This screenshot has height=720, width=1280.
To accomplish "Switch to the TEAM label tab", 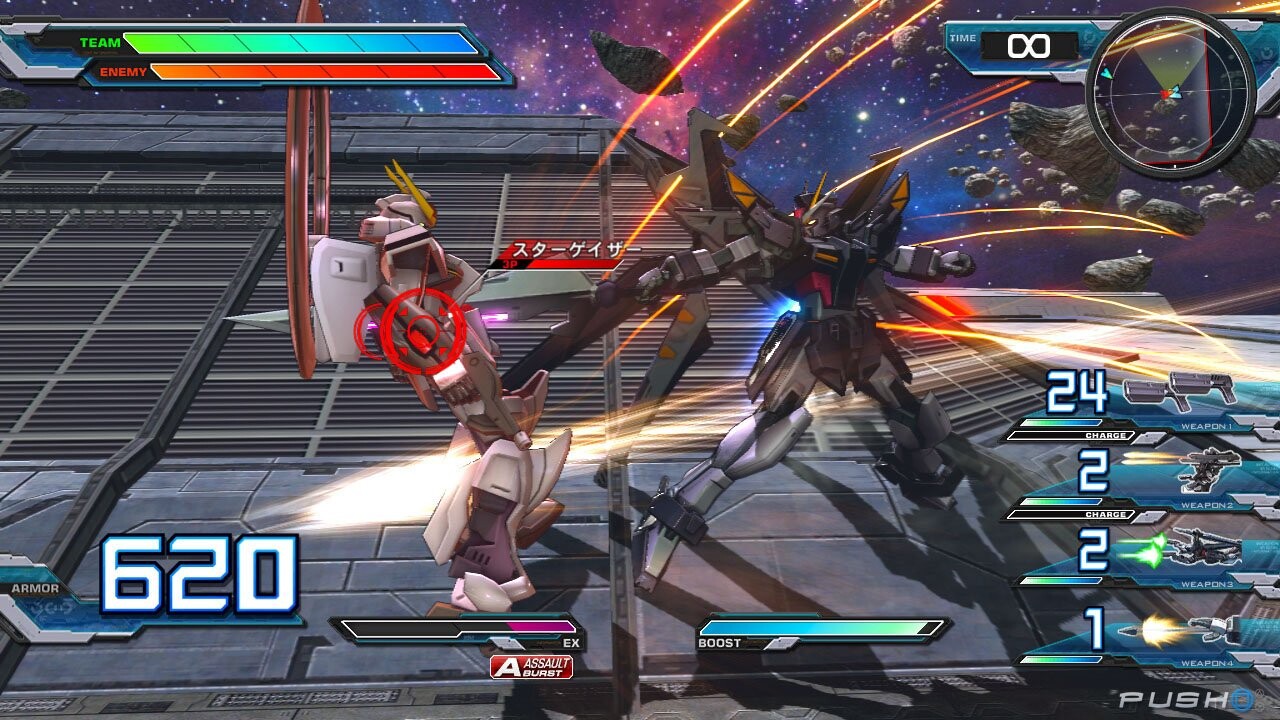I will (x=100, y=42).
